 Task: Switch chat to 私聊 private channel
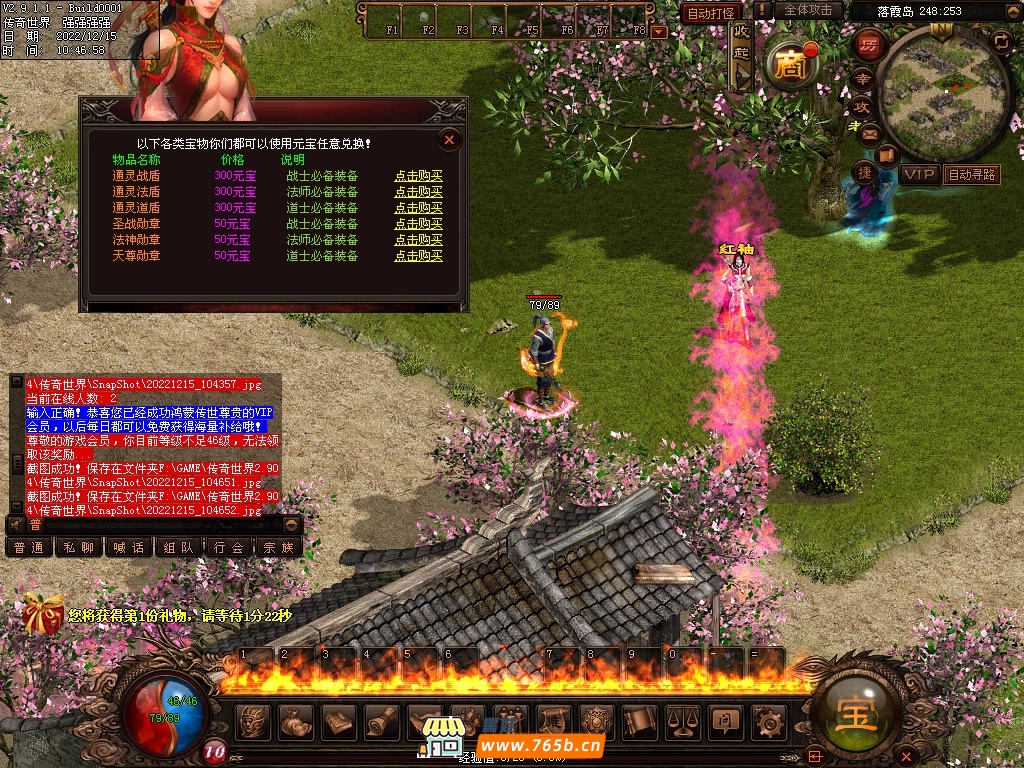click(x=79, y=547)
